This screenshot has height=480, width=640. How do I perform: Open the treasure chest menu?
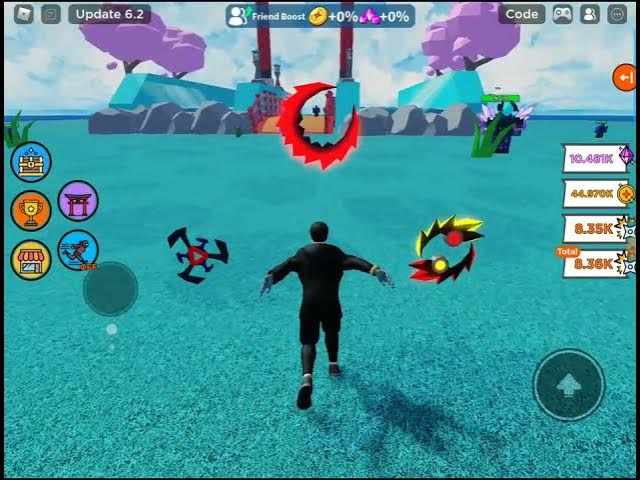(x=31, y=162)
